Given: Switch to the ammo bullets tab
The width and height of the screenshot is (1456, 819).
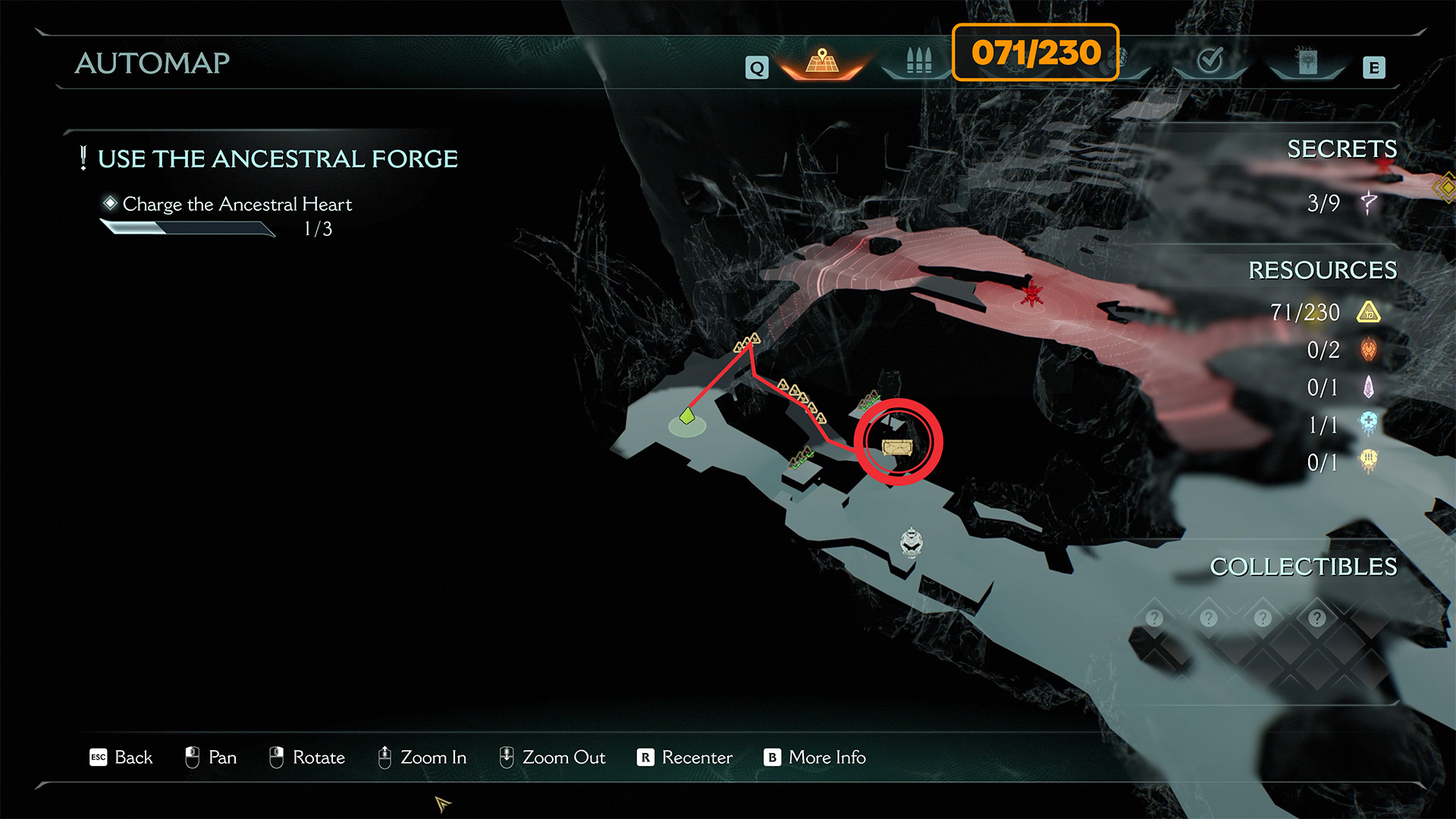Looking at the screenshot, I should coord(918,61).
